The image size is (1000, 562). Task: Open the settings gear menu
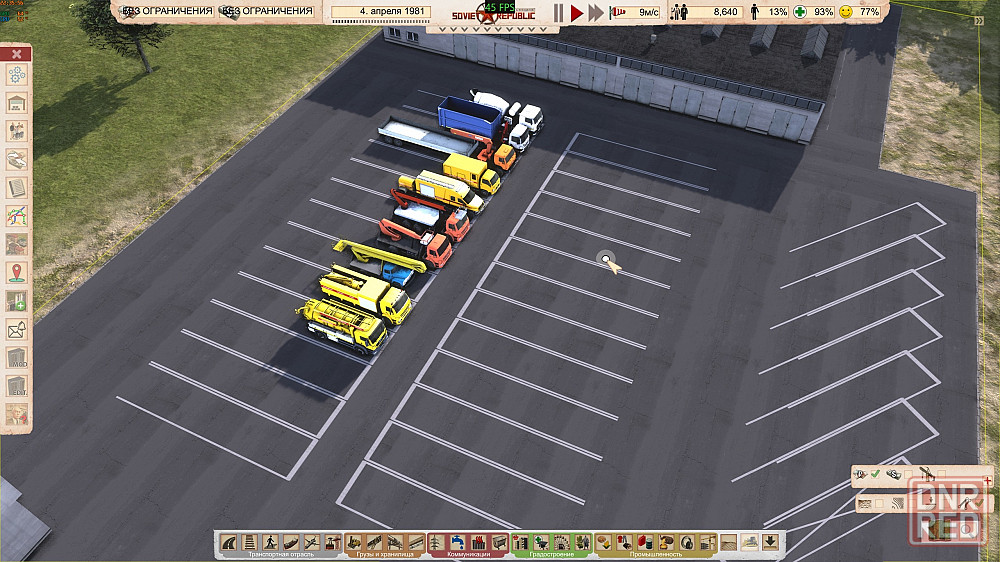17,75
